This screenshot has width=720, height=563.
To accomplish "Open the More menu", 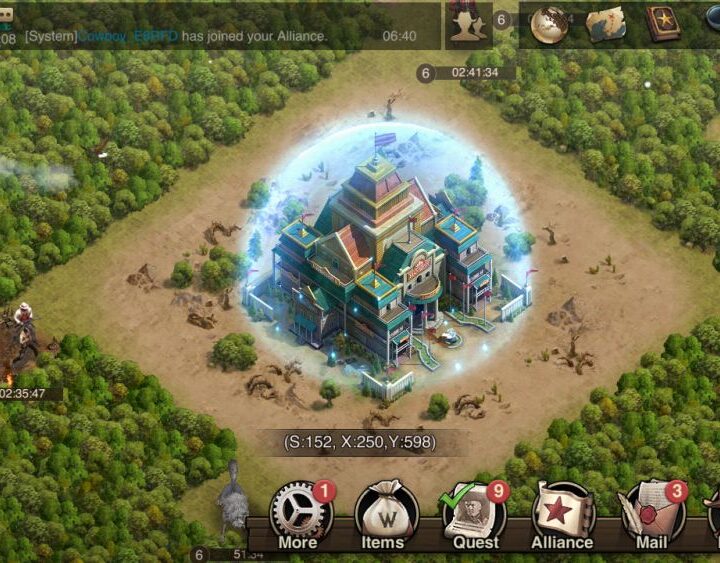I will pyautogui.click(x=300, y=517).
